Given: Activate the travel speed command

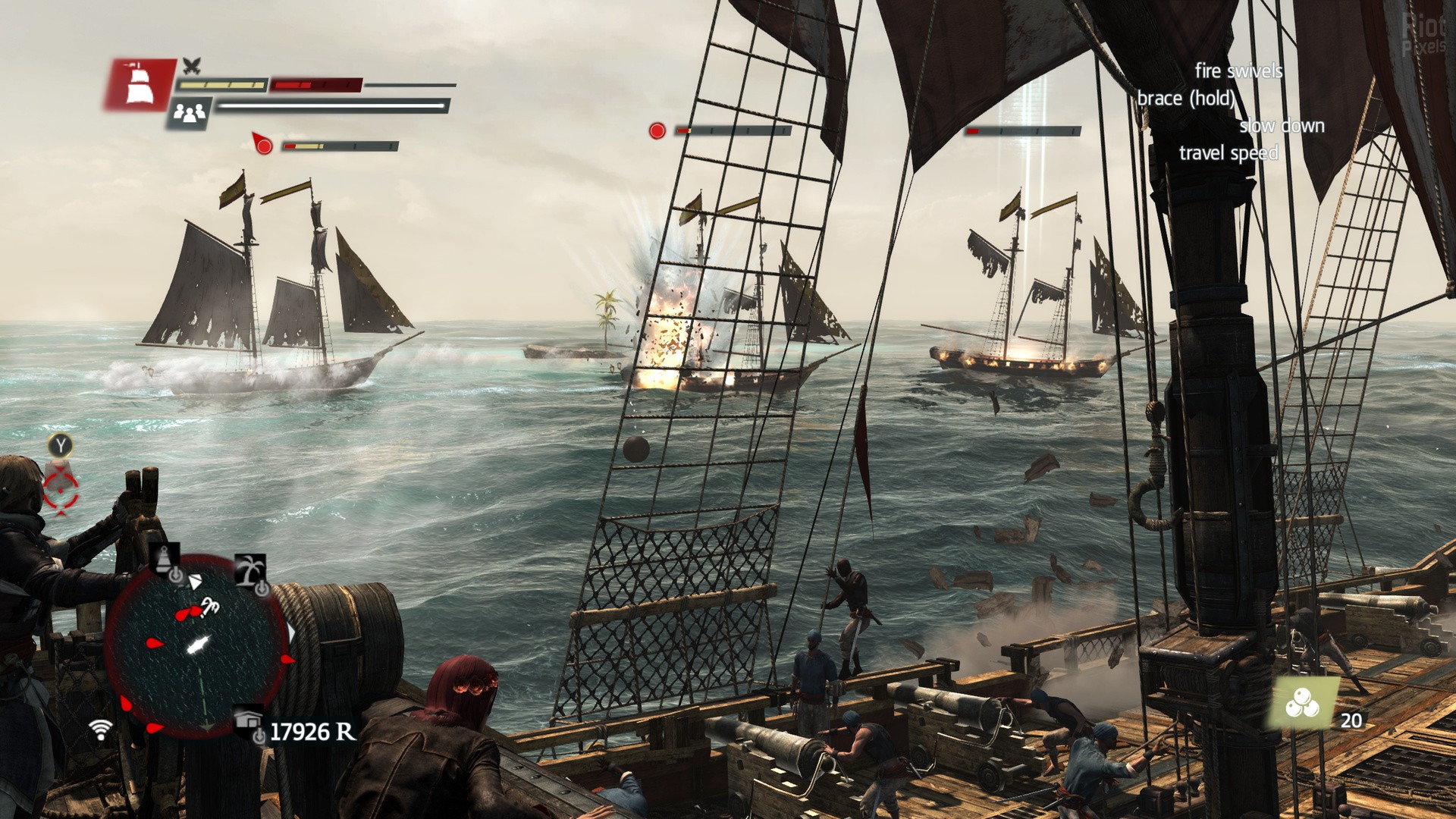Looking at the screenshot, I should click(1228, 153).
